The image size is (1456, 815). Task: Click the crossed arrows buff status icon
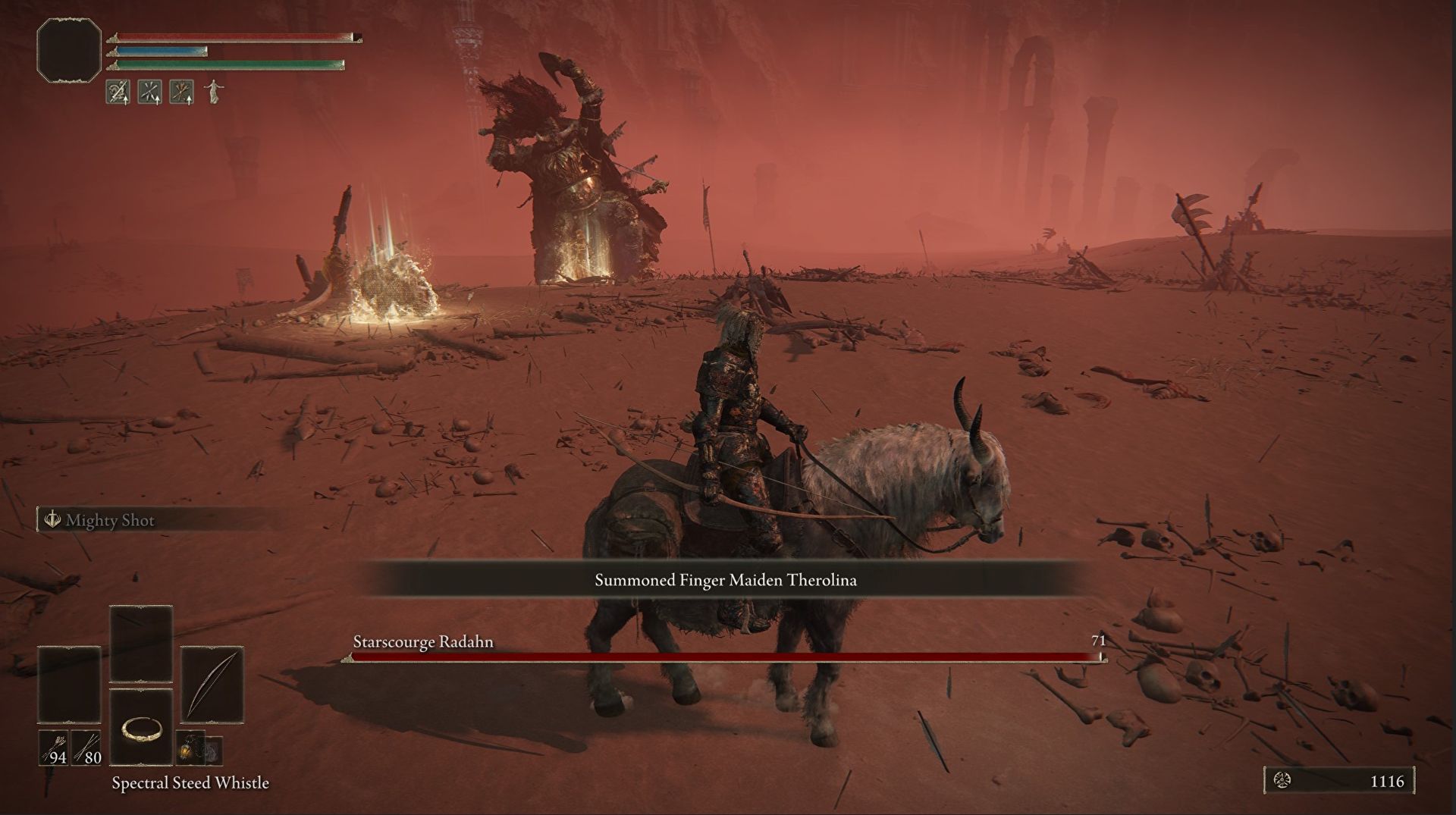tap(149, 92)
